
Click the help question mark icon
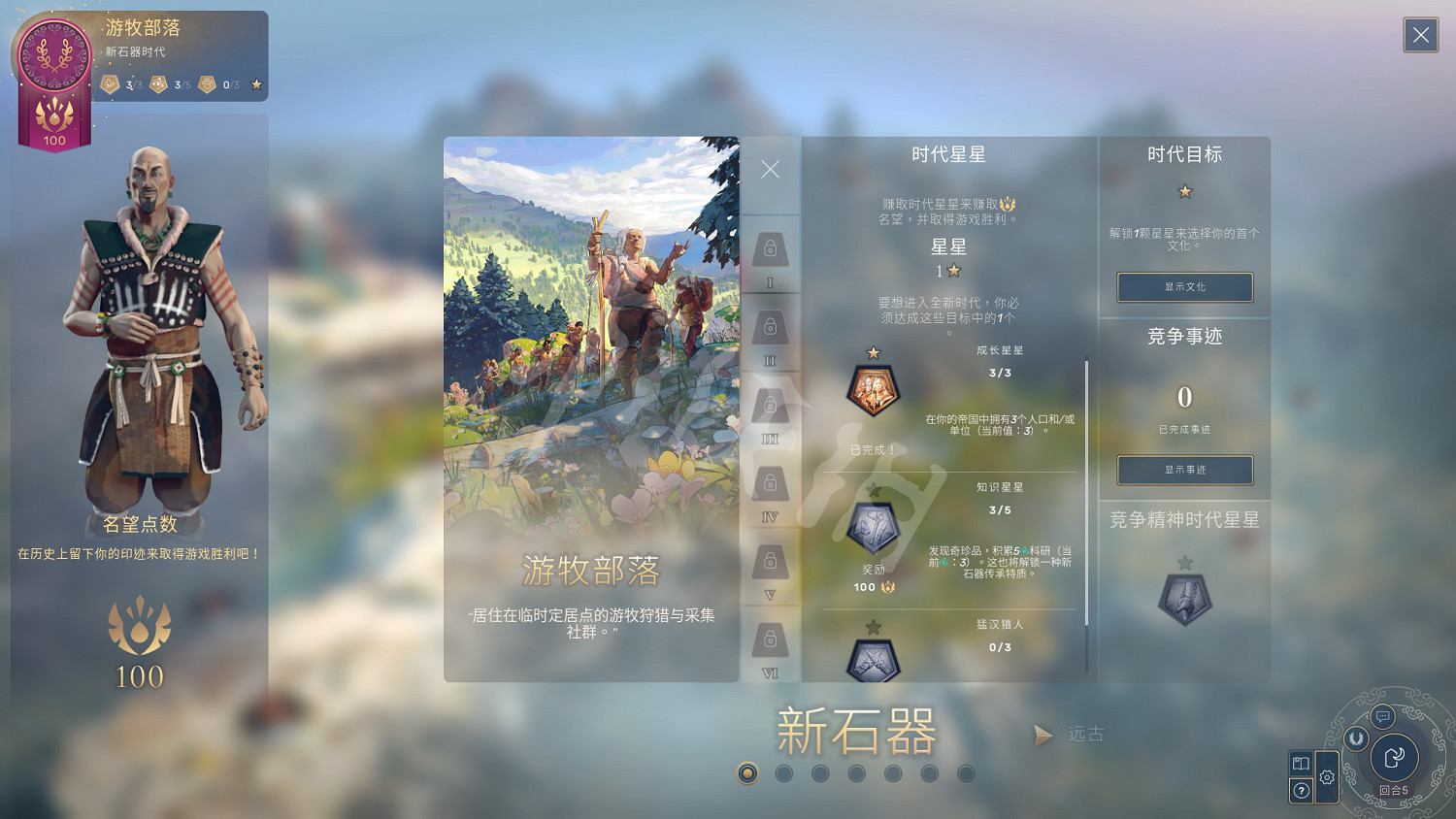(x=1302, y=791)
